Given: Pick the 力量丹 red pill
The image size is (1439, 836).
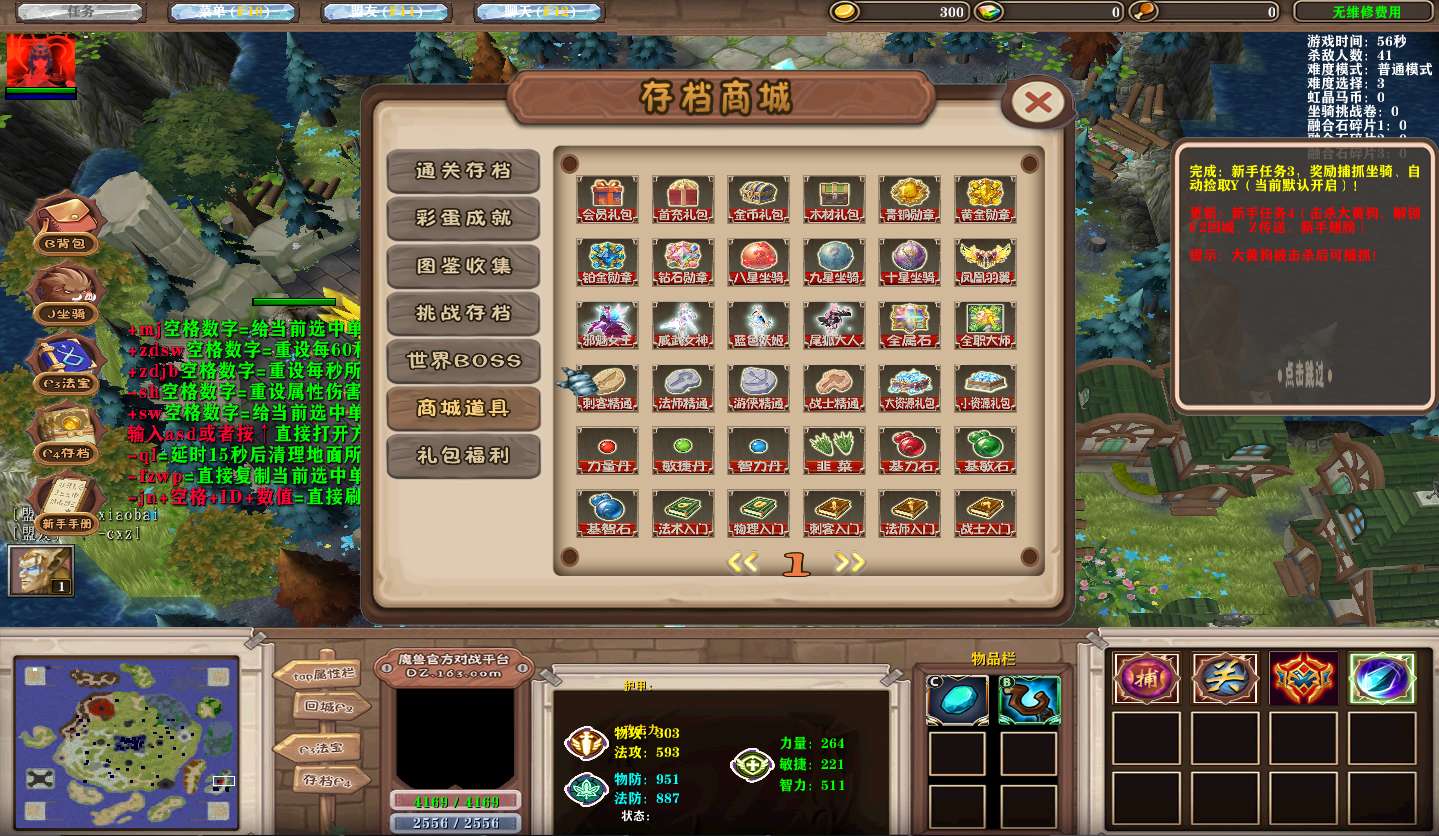Looking at the screenshot, I should coord(607,450).
